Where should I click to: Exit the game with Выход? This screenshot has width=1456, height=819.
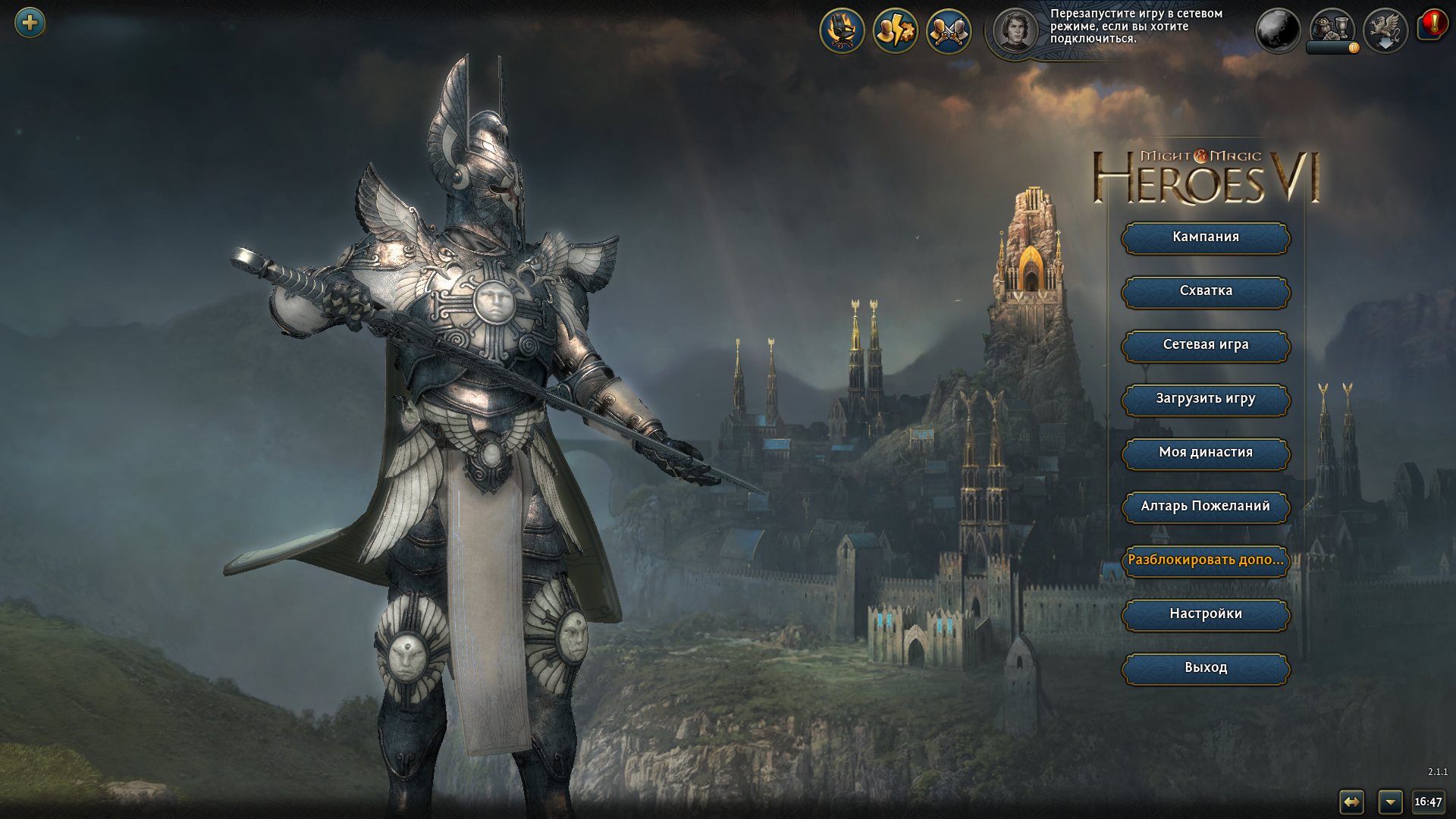(1205, 668)
